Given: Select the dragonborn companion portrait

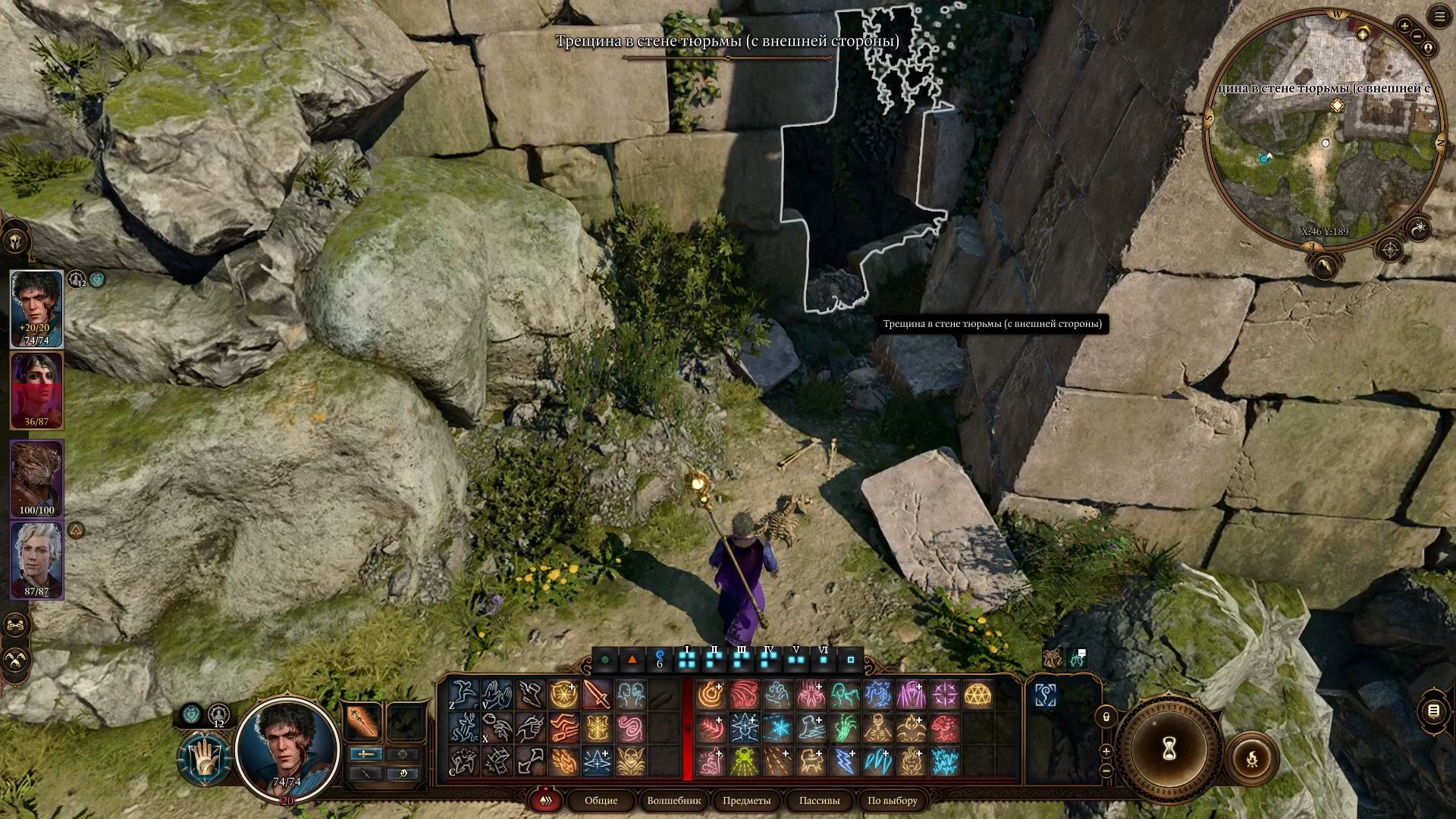Looking at the screenshot, I should coord(36,479).
